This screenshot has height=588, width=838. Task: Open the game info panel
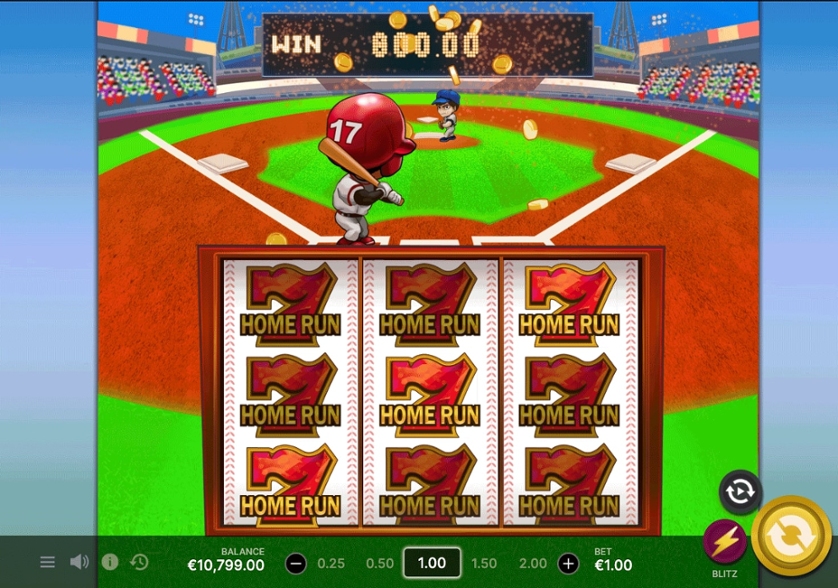click(x=110, y=562)
